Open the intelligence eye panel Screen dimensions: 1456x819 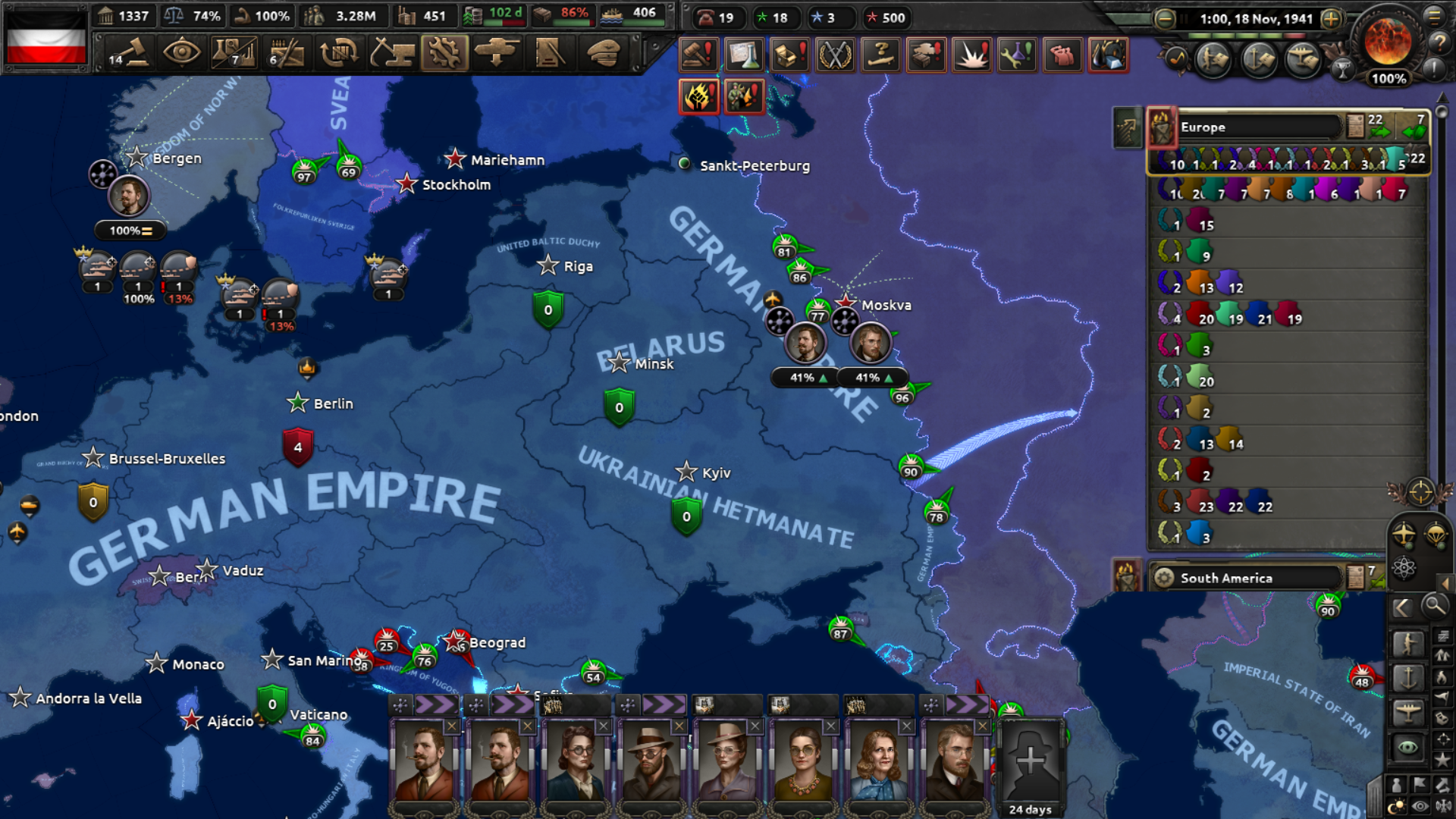181,53
